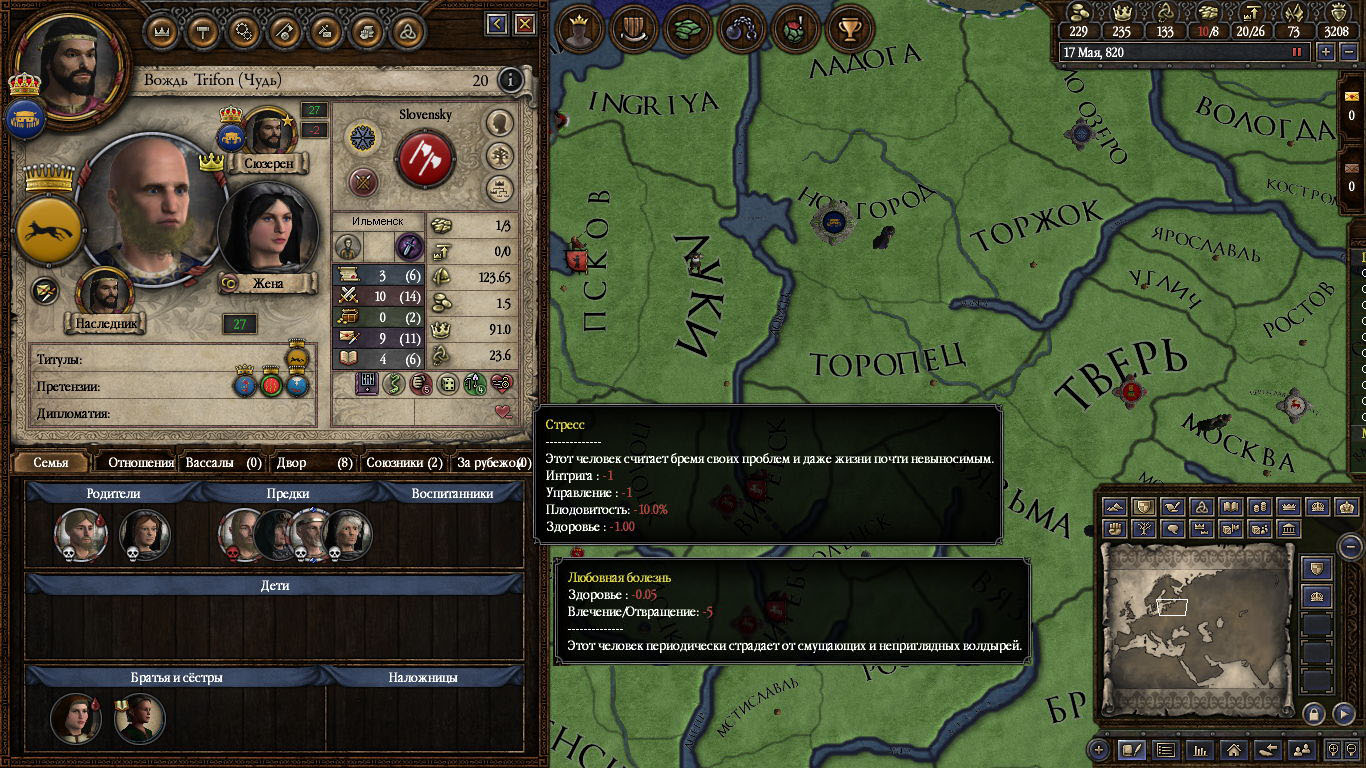The image size is (1366, 768).
Task: Open the Вассалы tab
Action: (x=222, y=462)
